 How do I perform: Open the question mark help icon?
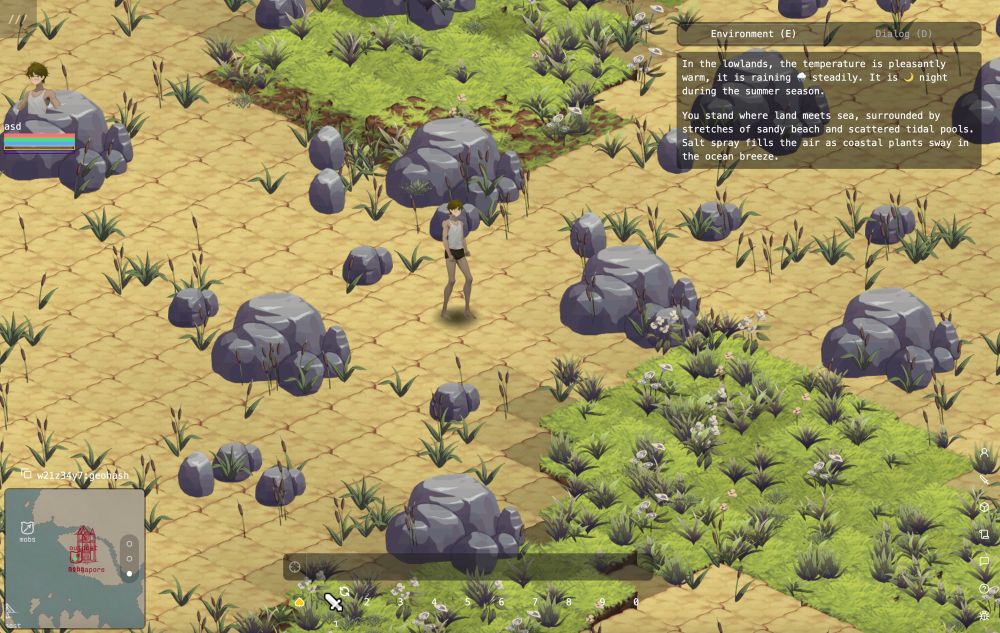[984, 589]
